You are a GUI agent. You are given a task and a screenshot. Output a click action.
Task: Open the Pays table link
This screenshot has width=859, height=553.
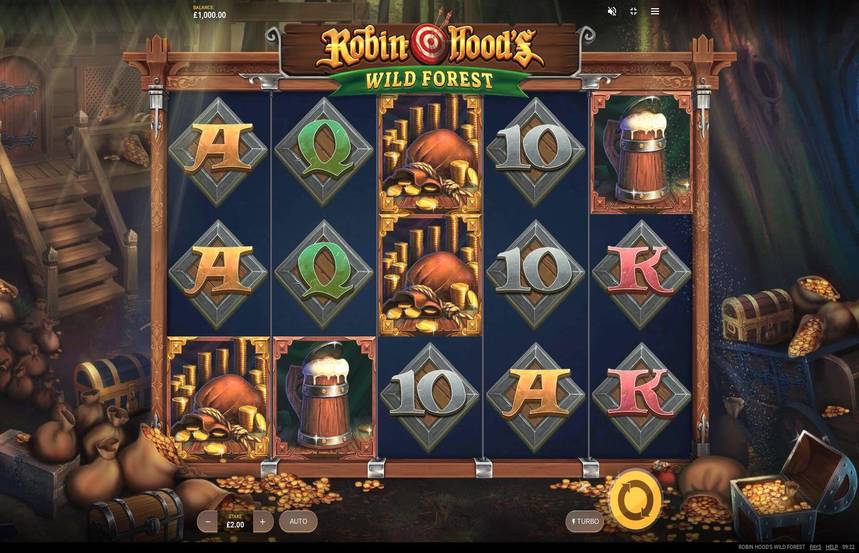815,547
